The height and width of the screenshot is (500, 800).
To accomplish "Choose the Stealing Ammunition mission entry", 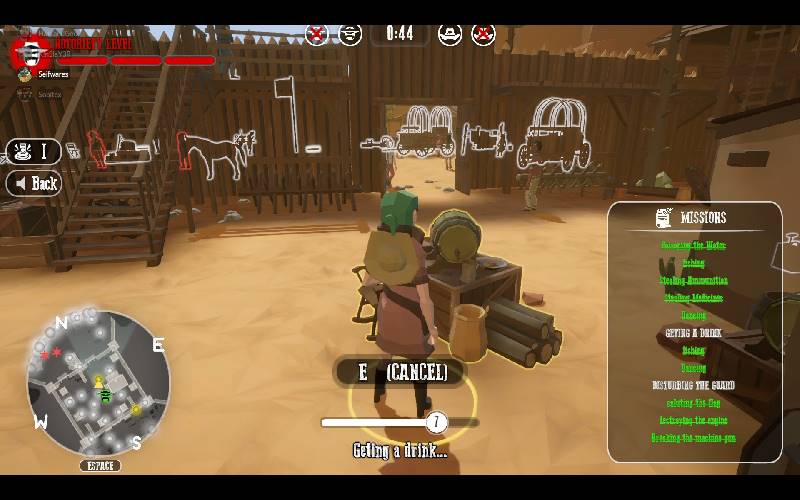I will 694,281.
